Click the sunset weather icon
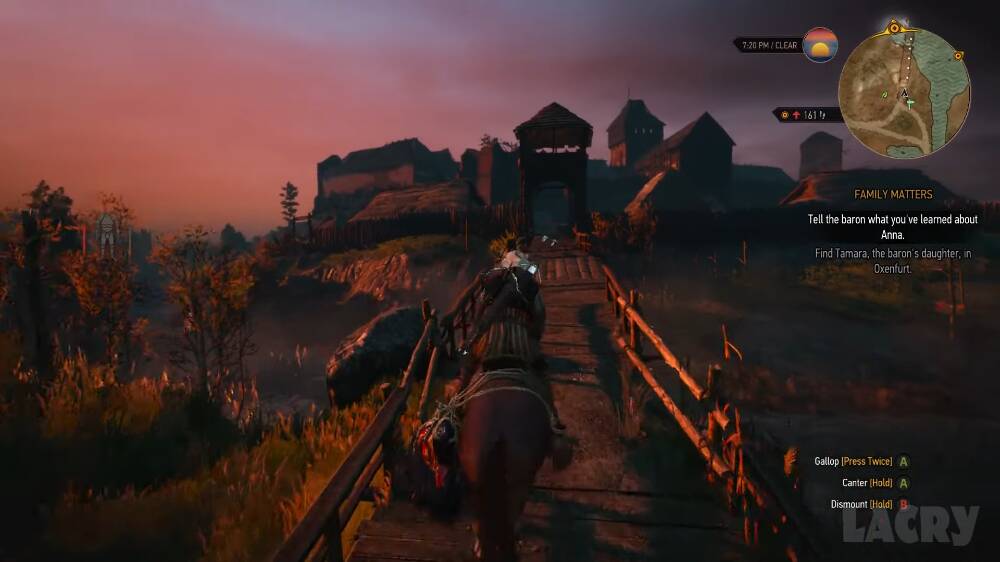1000x562 pixels. 820,45
